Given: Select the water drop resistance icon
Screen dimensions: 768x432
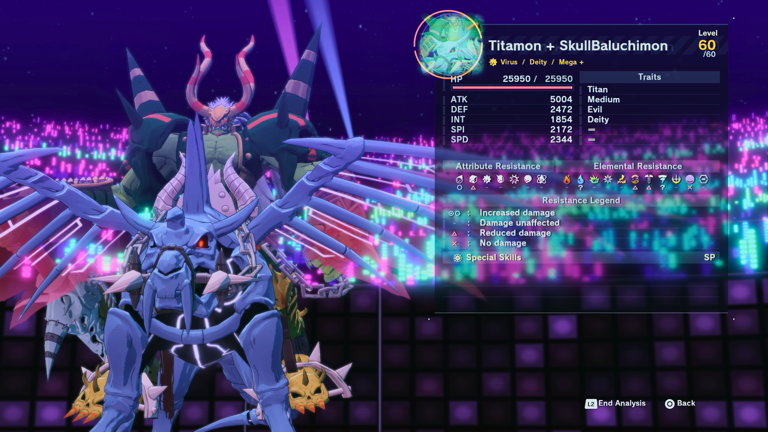Looking at the screenshot, I should pyautogui.click(x=580, y=179).
